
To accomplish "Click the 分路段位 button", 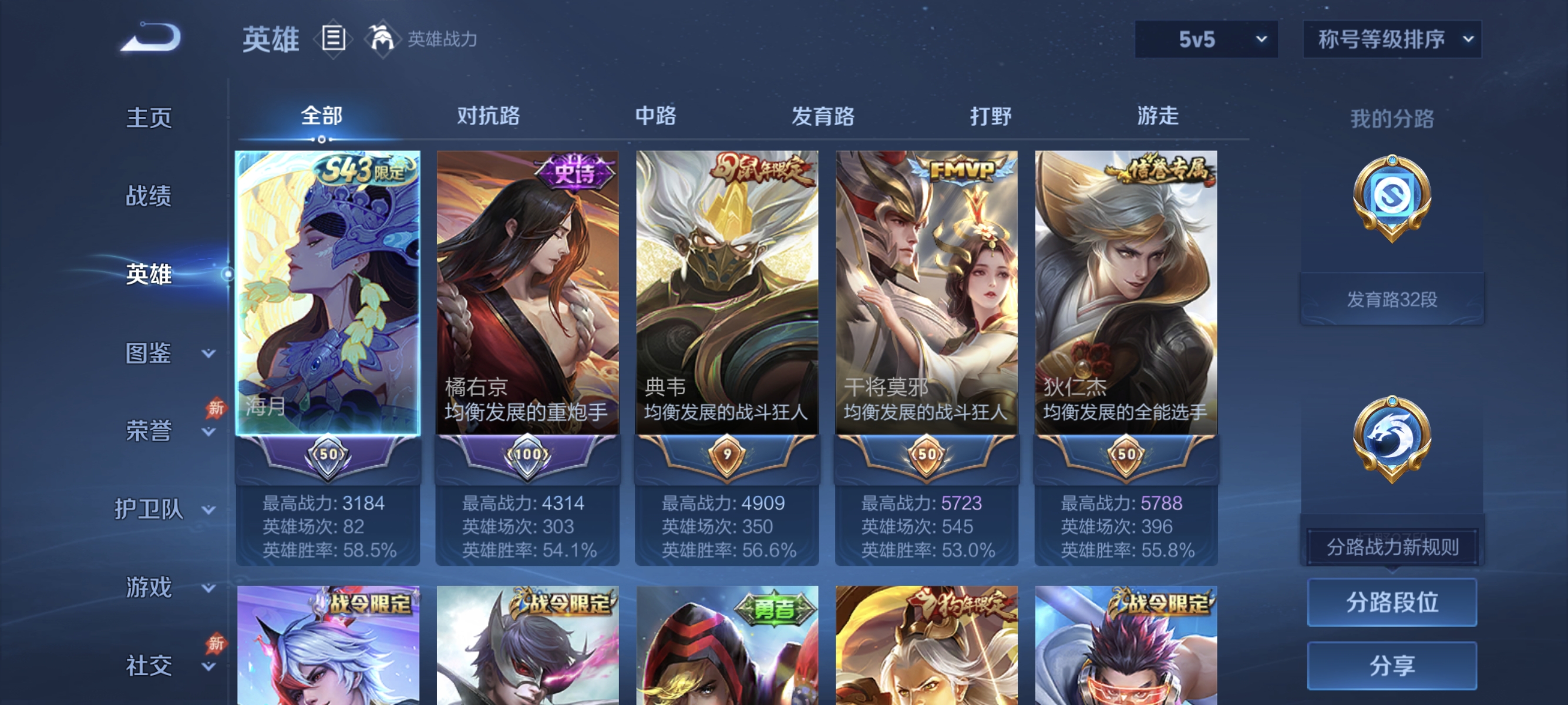I will tap(1394, 603).
